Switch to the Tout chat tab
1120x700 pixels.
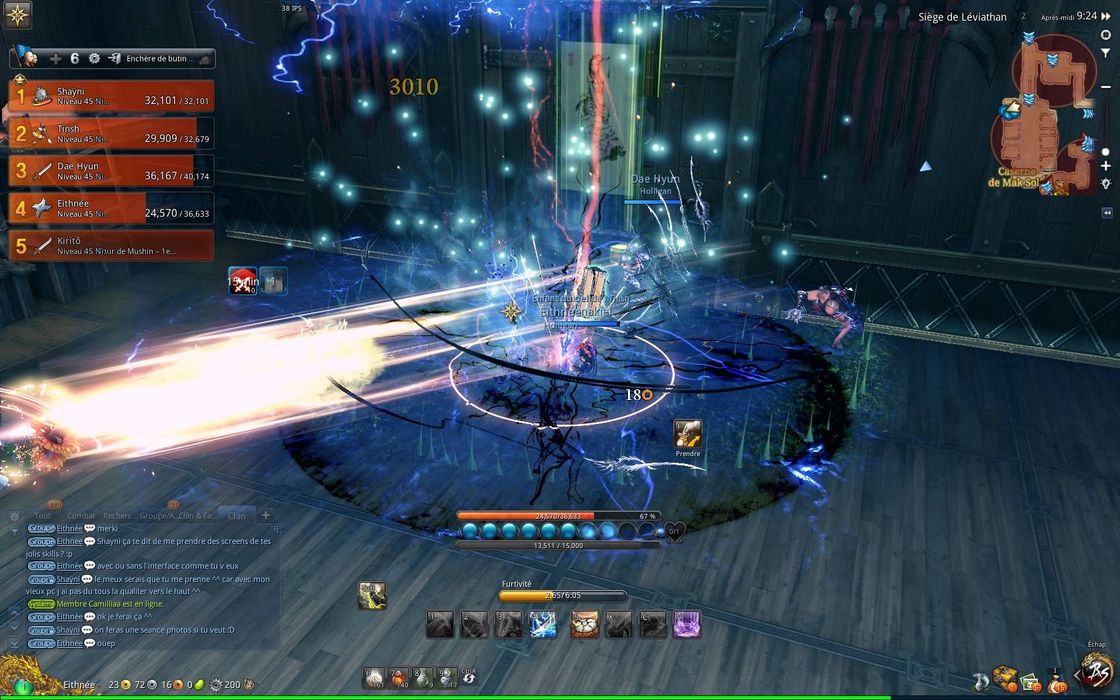[x=42, y=516]
